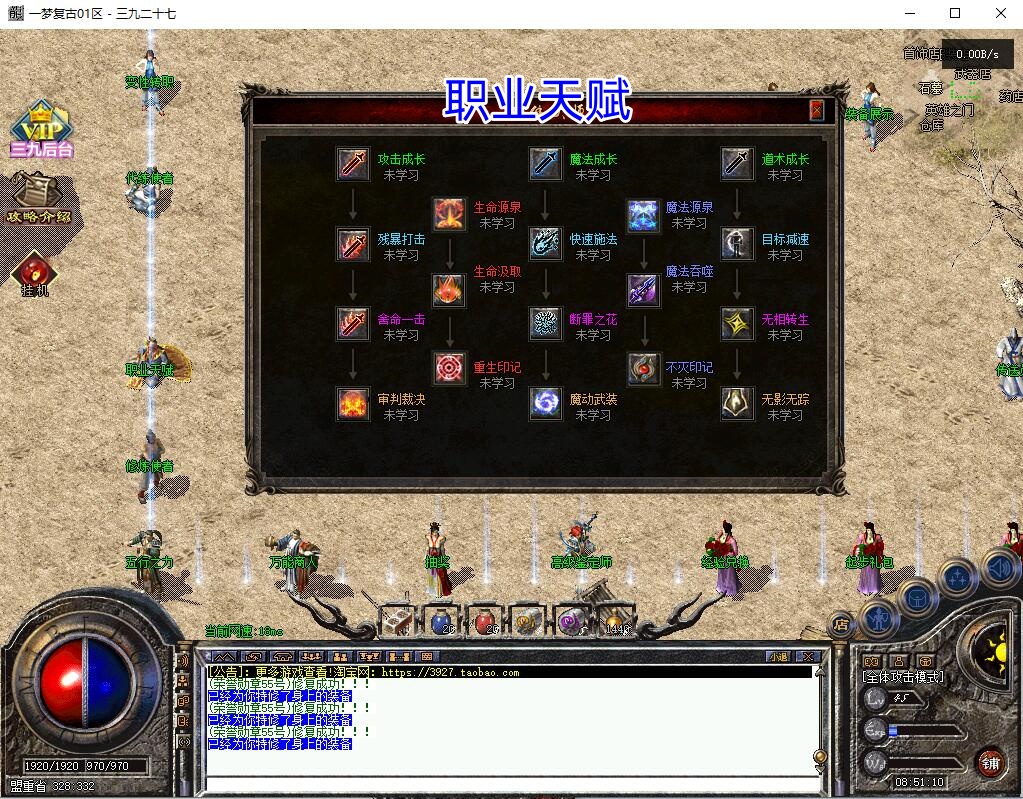Pick the 道术成长 talent icon

click(737, 164)
